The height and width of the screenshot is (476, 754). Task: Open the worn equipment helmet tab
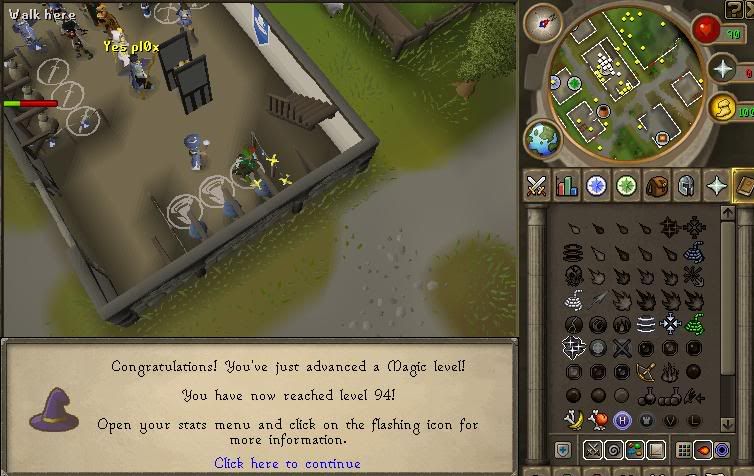tap(686, 185)
